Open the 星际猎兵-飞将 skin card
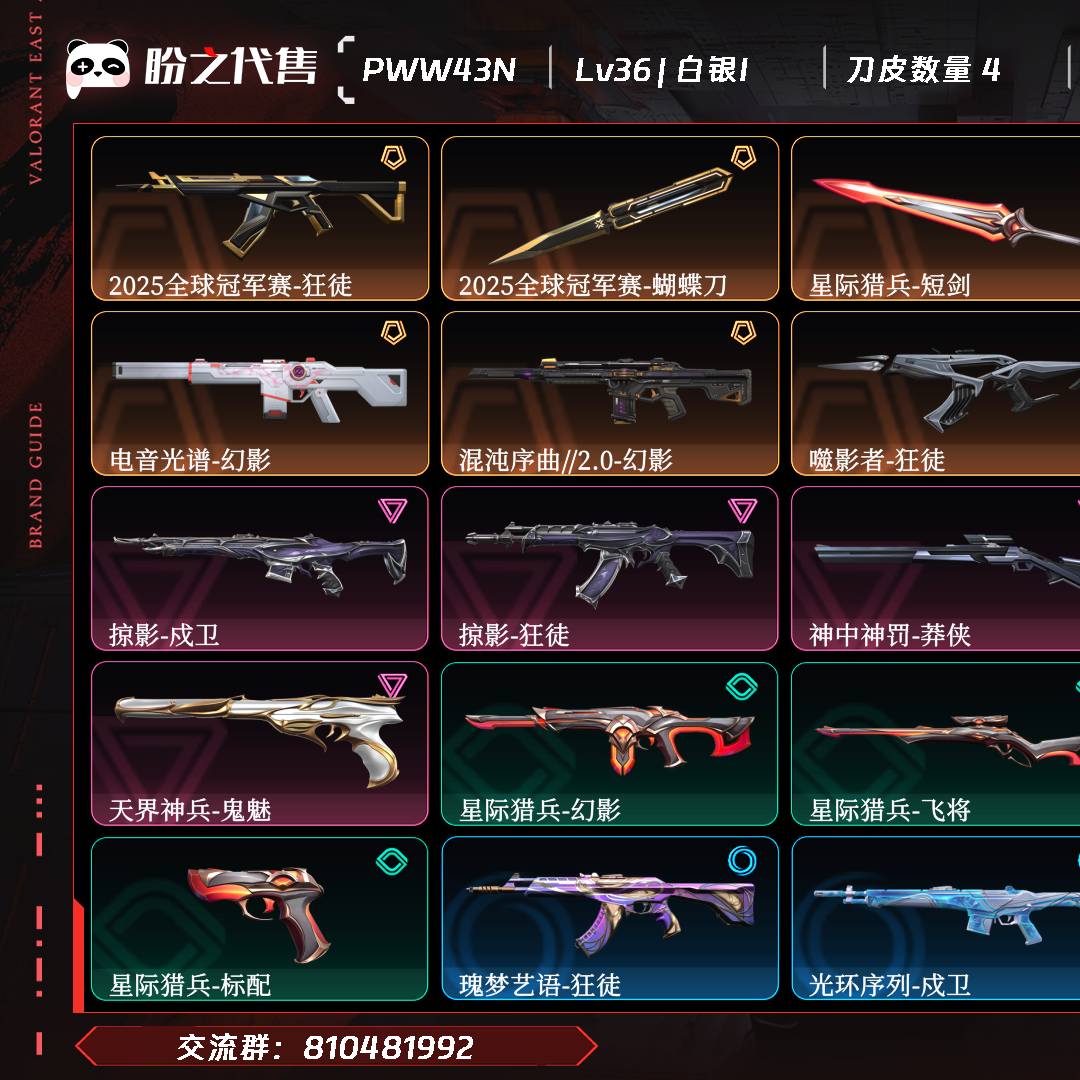Screen dimensions: 1080x1080 (935, 743)
